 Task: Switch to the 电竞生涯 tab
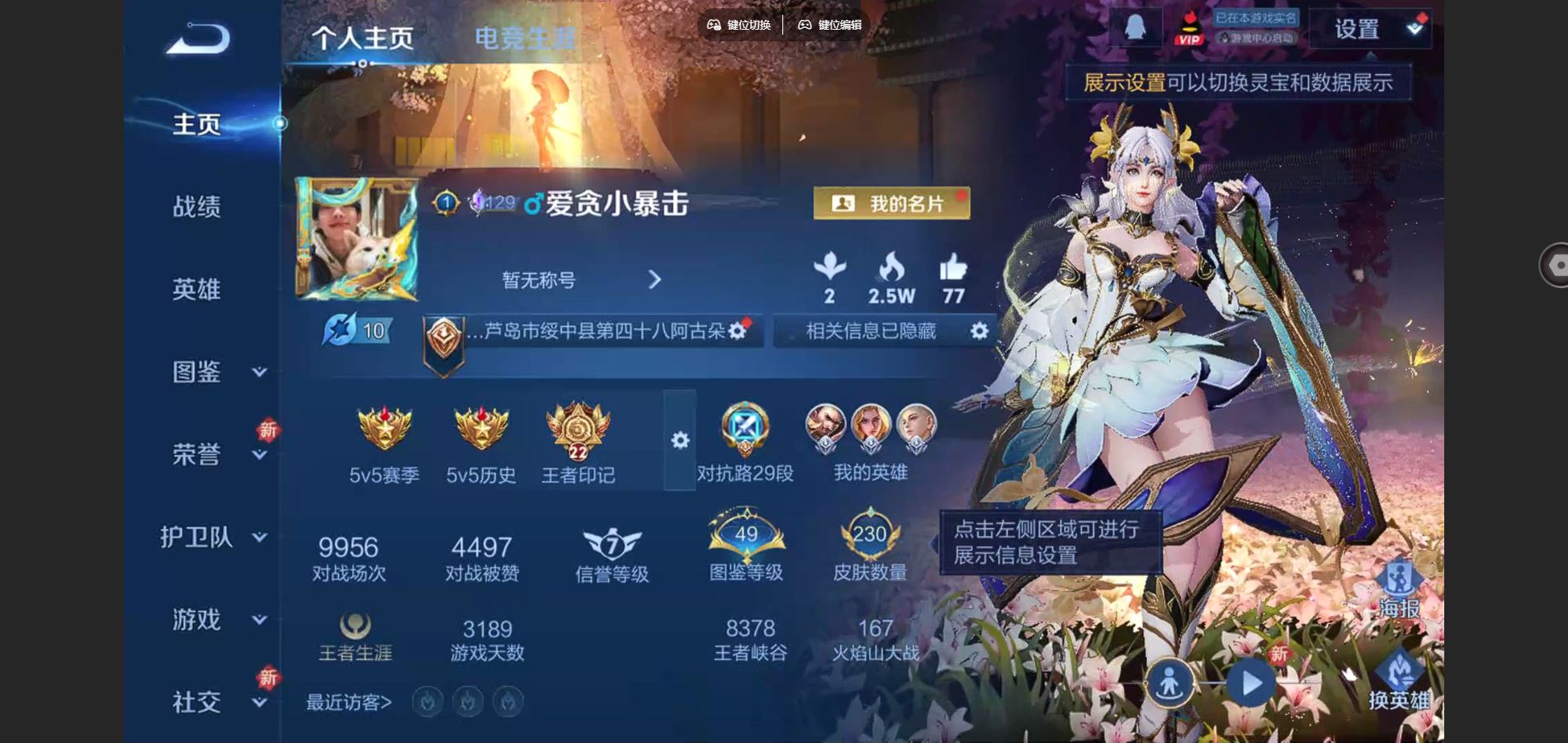(x=523, y=35)
